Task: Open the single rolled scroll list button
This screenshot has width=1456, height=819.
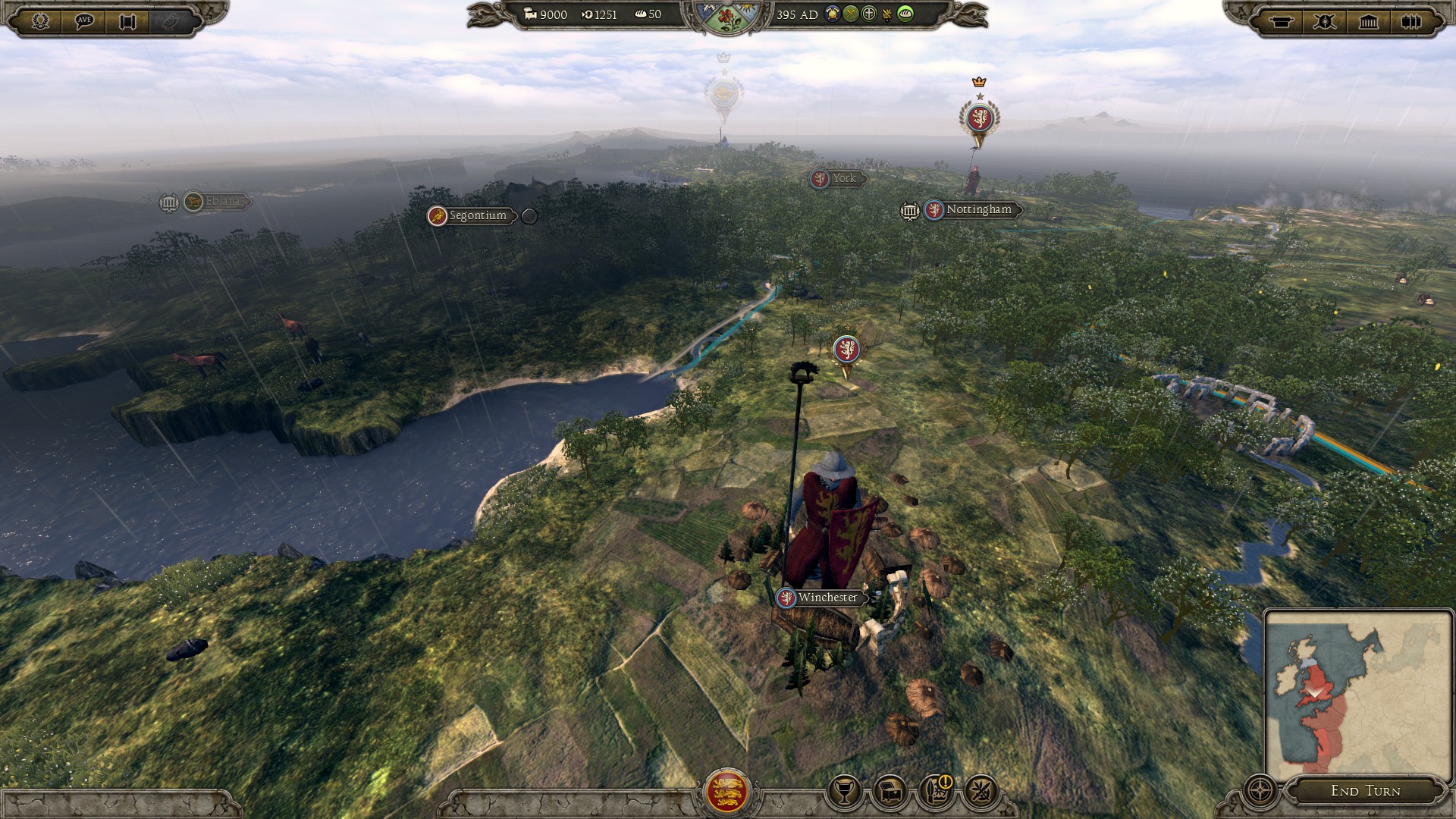Action: click(1282, 21)
